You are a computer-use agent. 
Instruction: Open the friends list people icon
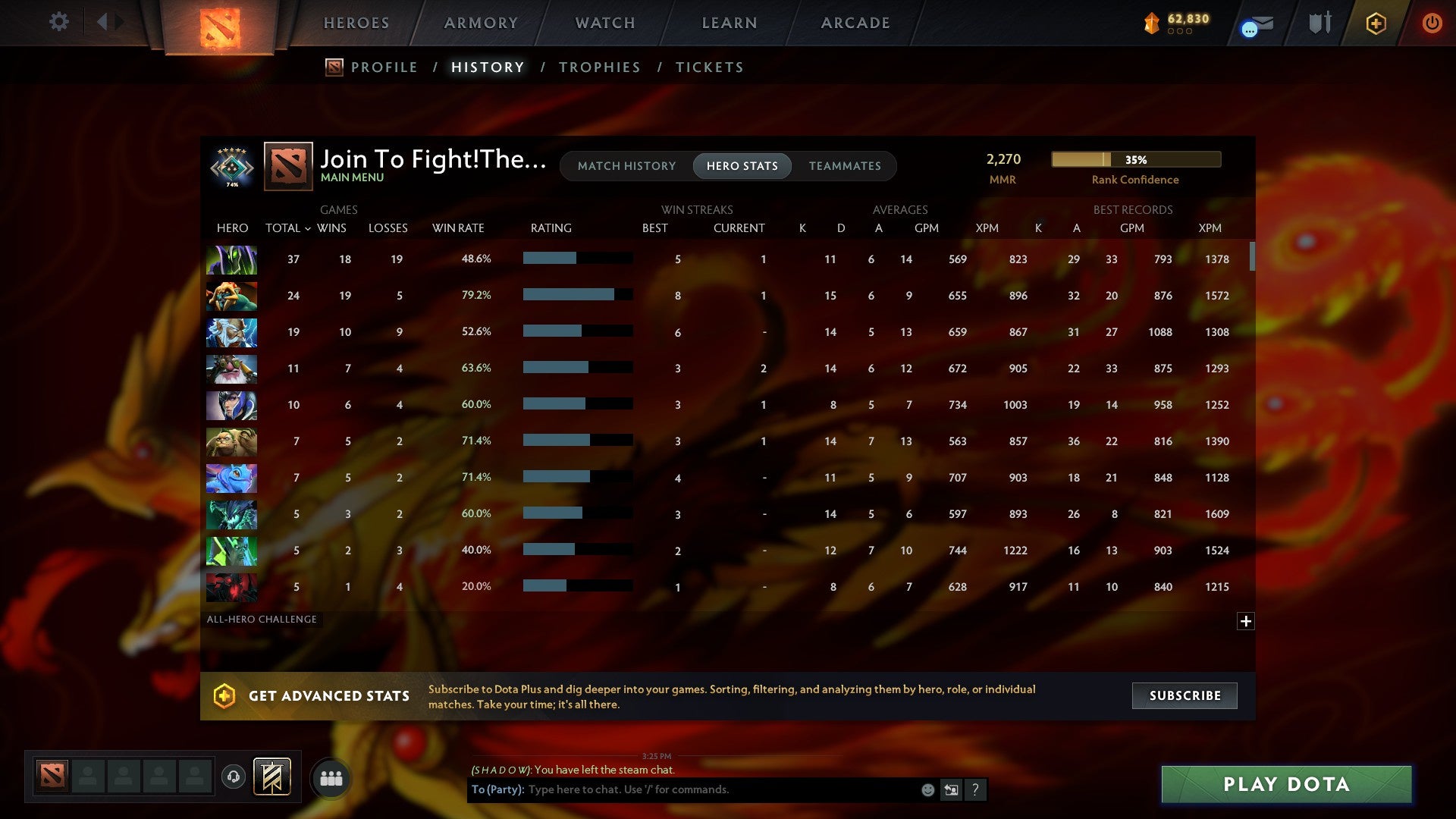pyautogui.click(x=332, y=777)
